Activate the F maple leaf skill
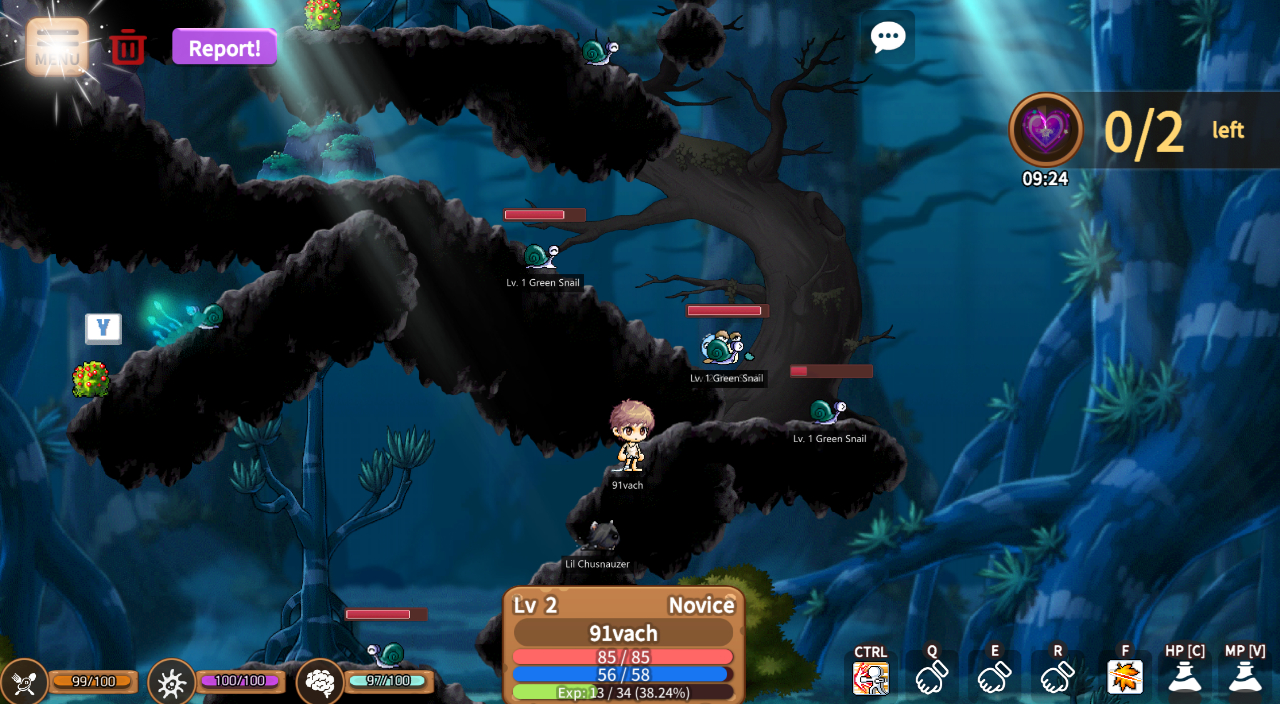Image resolution: width=1280 pixels, height=704 pixels. pos(1125,677)
